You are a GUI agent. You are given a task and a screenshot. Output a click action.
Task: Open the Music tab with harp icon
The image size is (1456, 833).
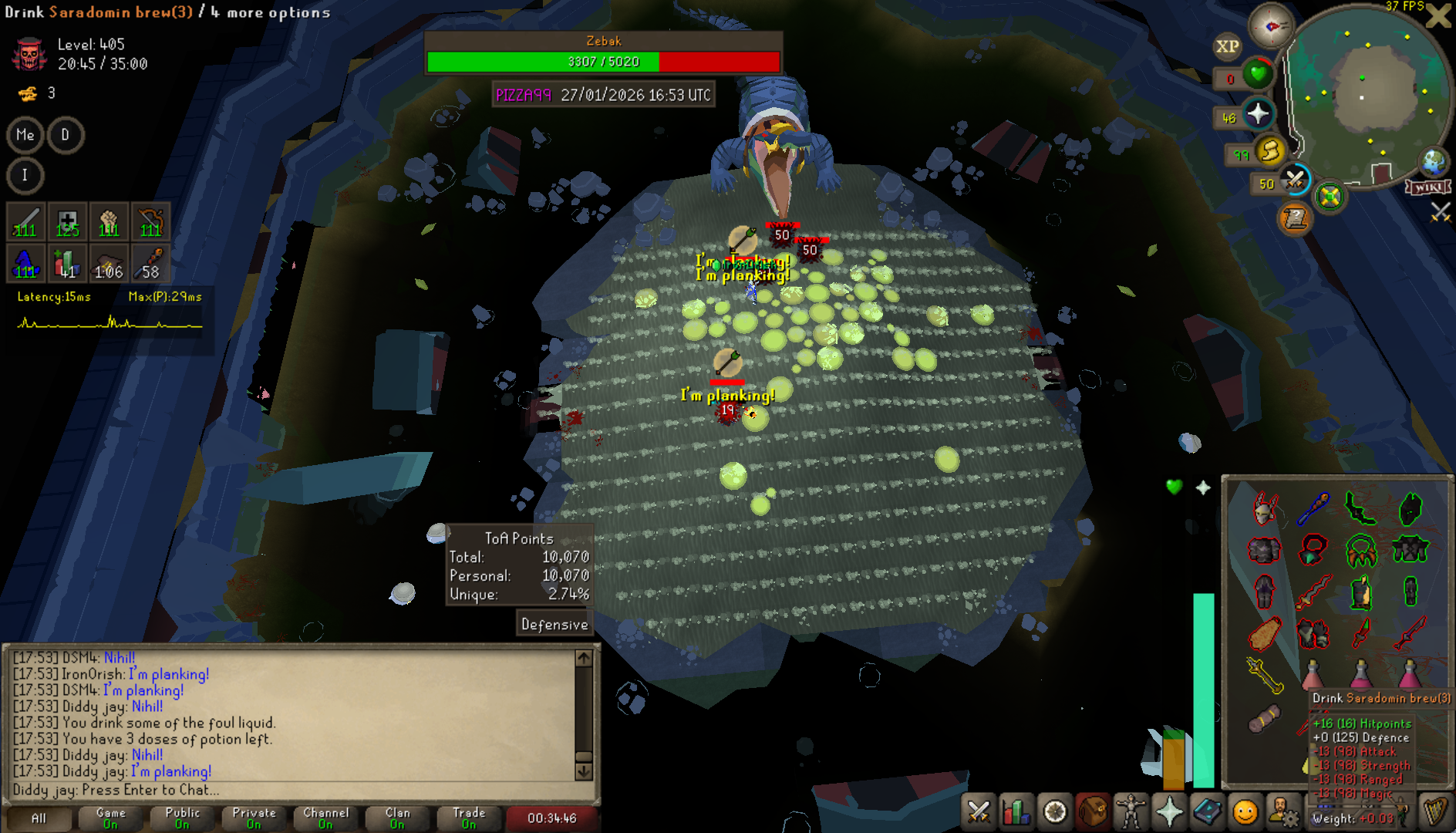tap(1434, 812)
